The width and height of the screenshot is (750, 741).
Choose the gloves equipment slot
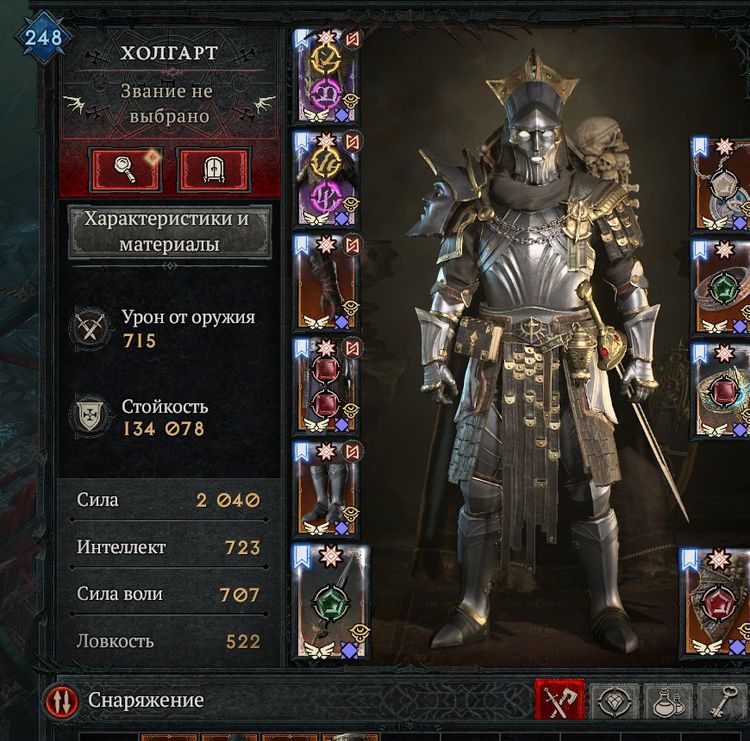point(328,283)
